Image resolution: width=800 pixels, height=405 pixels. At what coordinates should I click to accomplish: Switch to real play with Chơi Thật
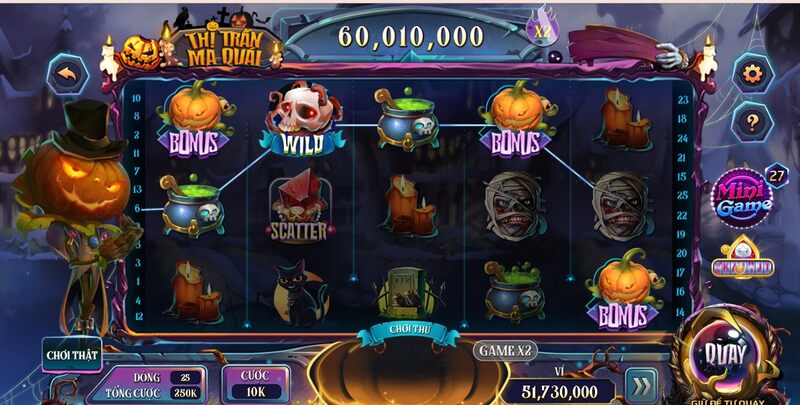click(72, 353)
